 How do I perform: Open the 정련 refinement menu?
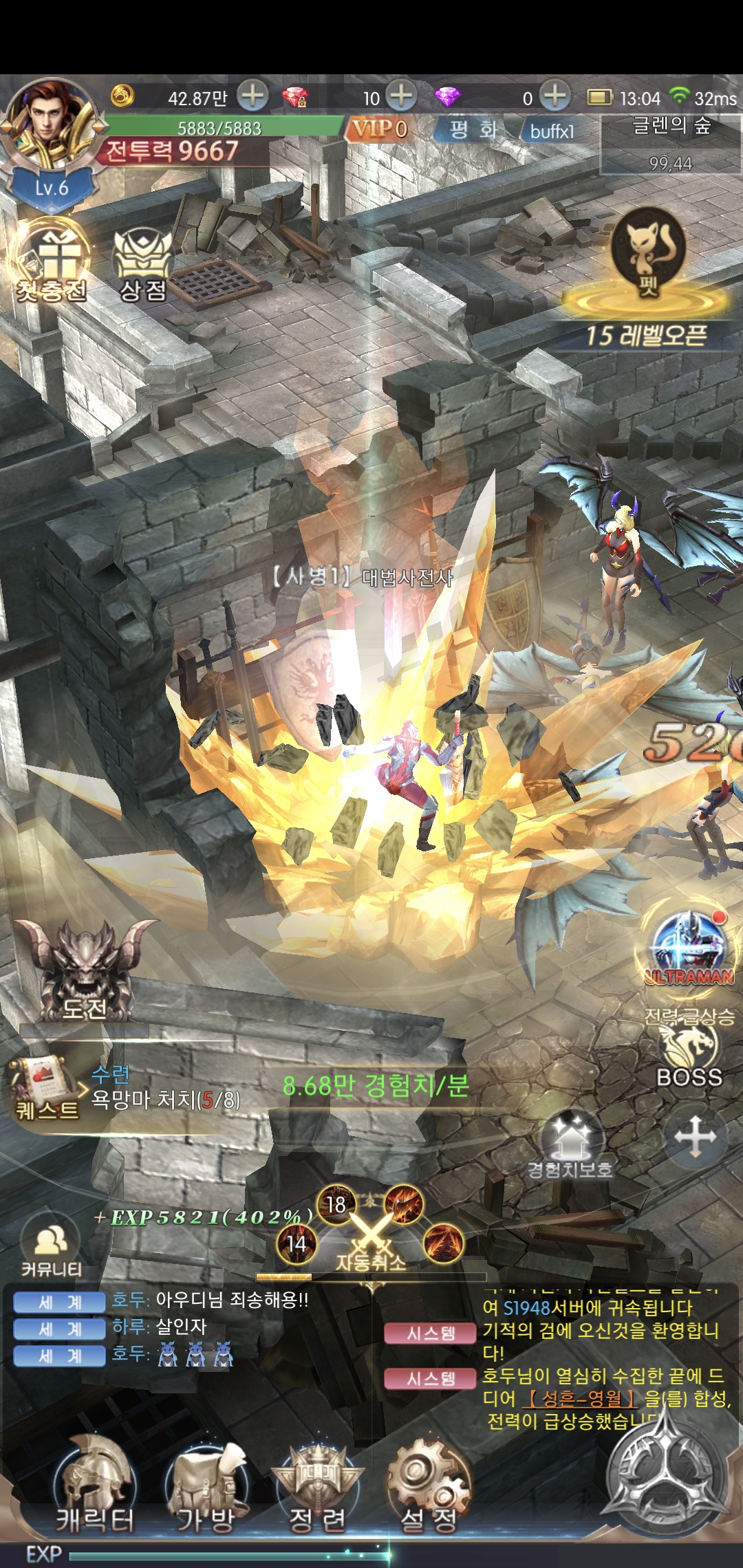click(317, 1491)
